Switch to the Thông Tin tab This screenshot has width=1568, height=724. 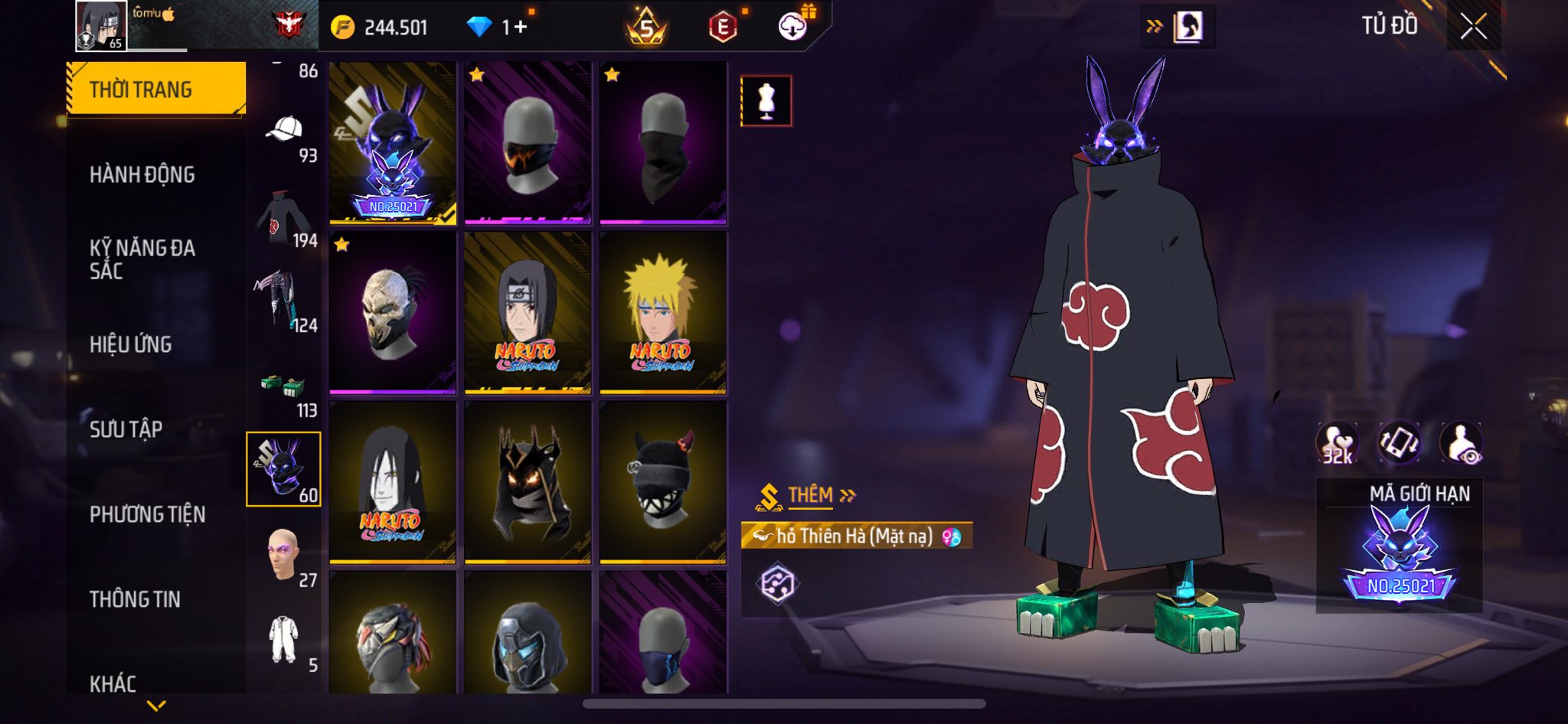point(135,599)
